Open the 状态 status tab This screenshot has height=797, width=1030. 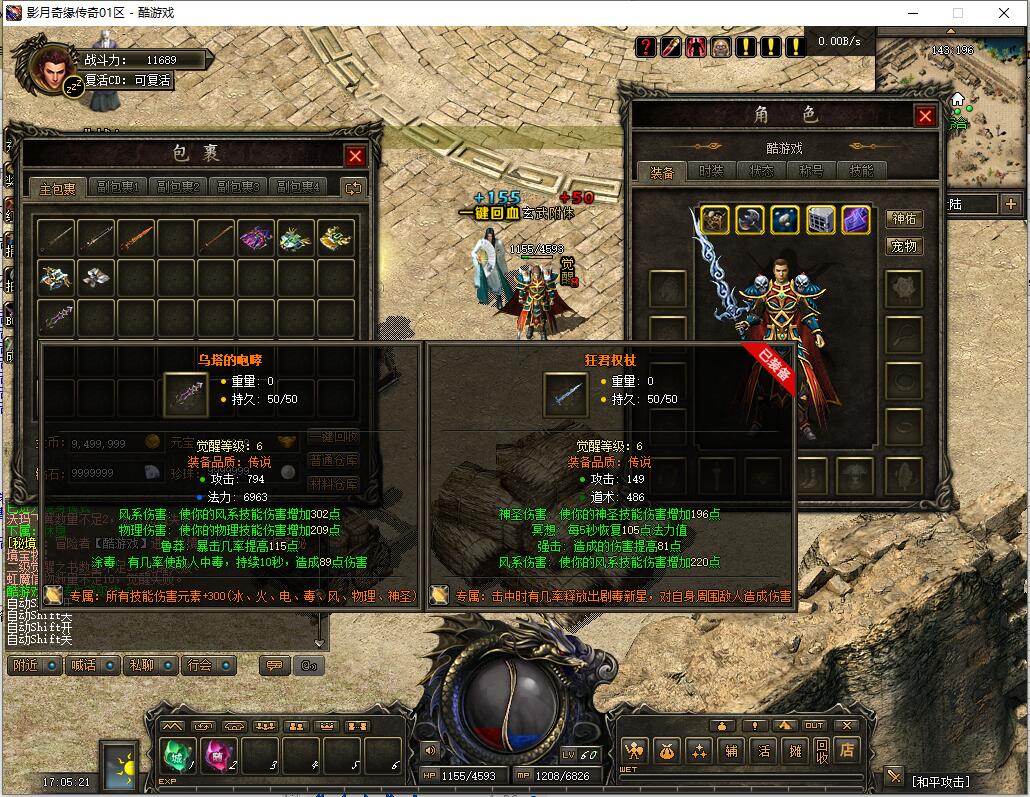[x=761, y=172]
